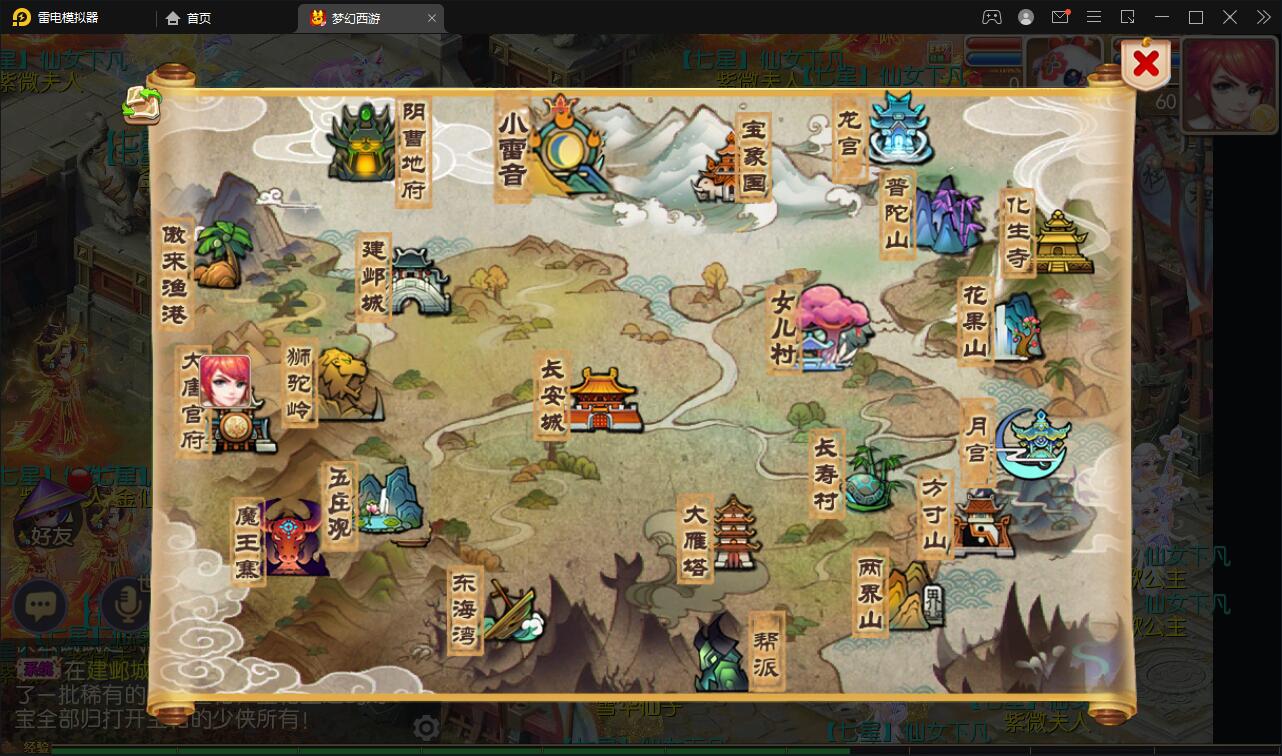The image size is (1282, 756).
Task: Travel to 化生寺 temple
Action: click(x=1060, y=241)
